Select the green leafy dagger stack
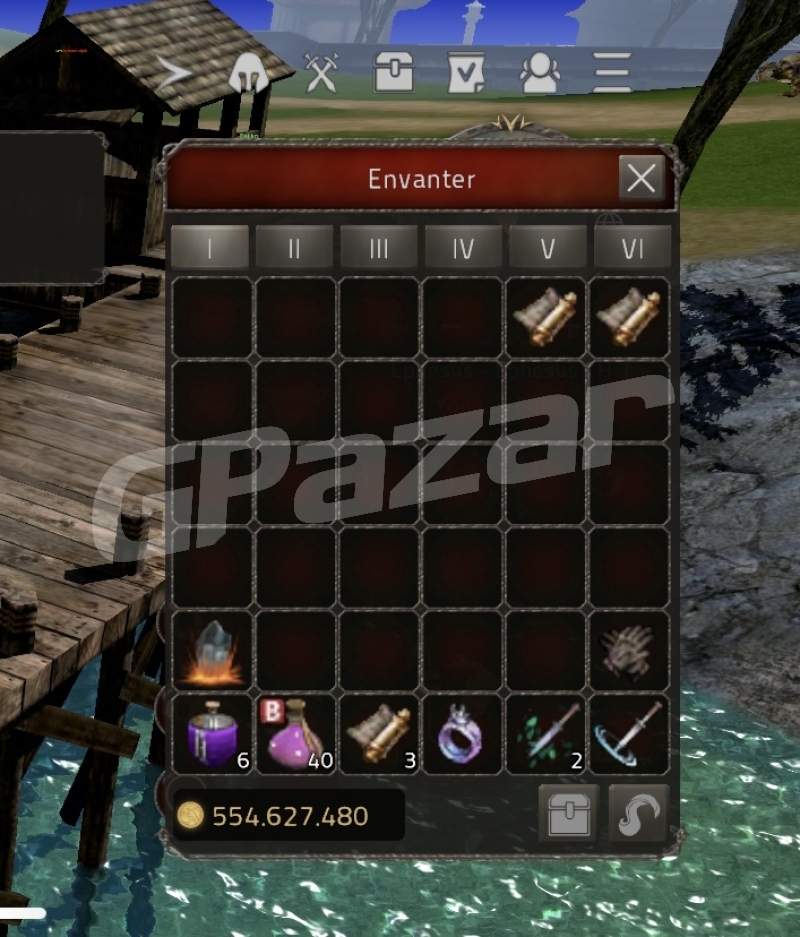 pos(547,735)
